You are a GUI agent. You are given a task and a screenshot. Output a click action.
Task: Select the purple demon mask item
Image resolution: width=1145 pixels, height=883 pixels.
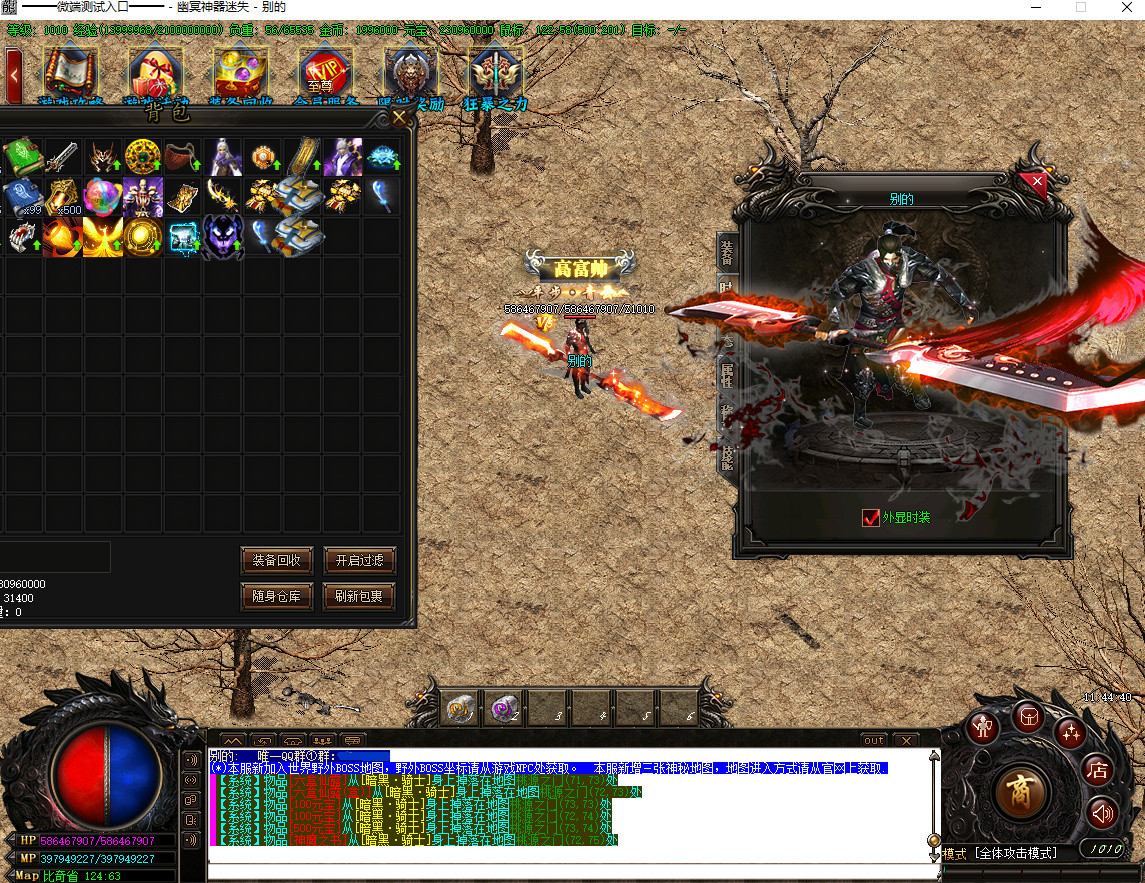223,237
